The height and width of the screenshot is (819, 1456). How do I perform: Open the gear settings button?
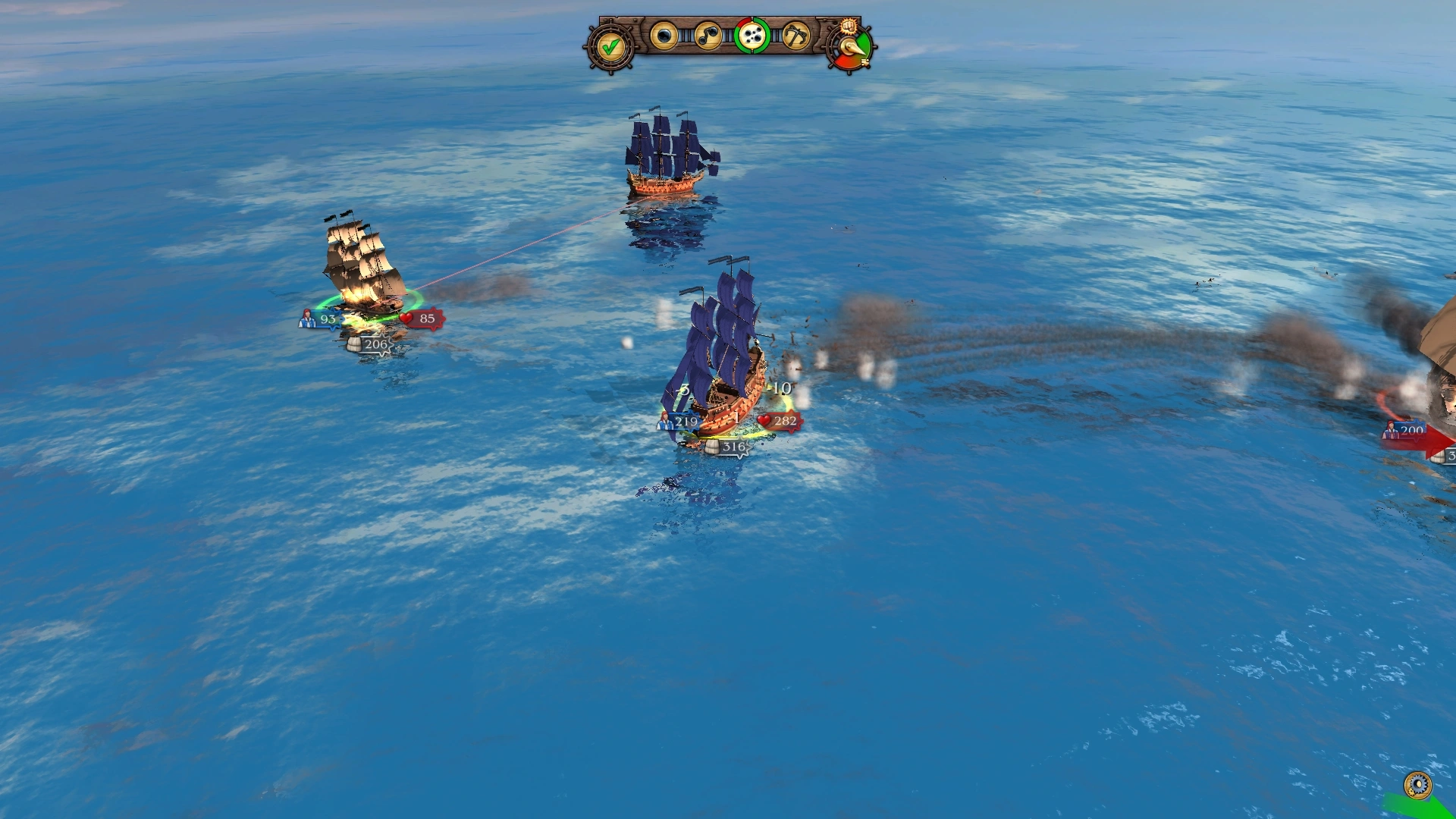pyautogui.click(x=1417, y=784)
